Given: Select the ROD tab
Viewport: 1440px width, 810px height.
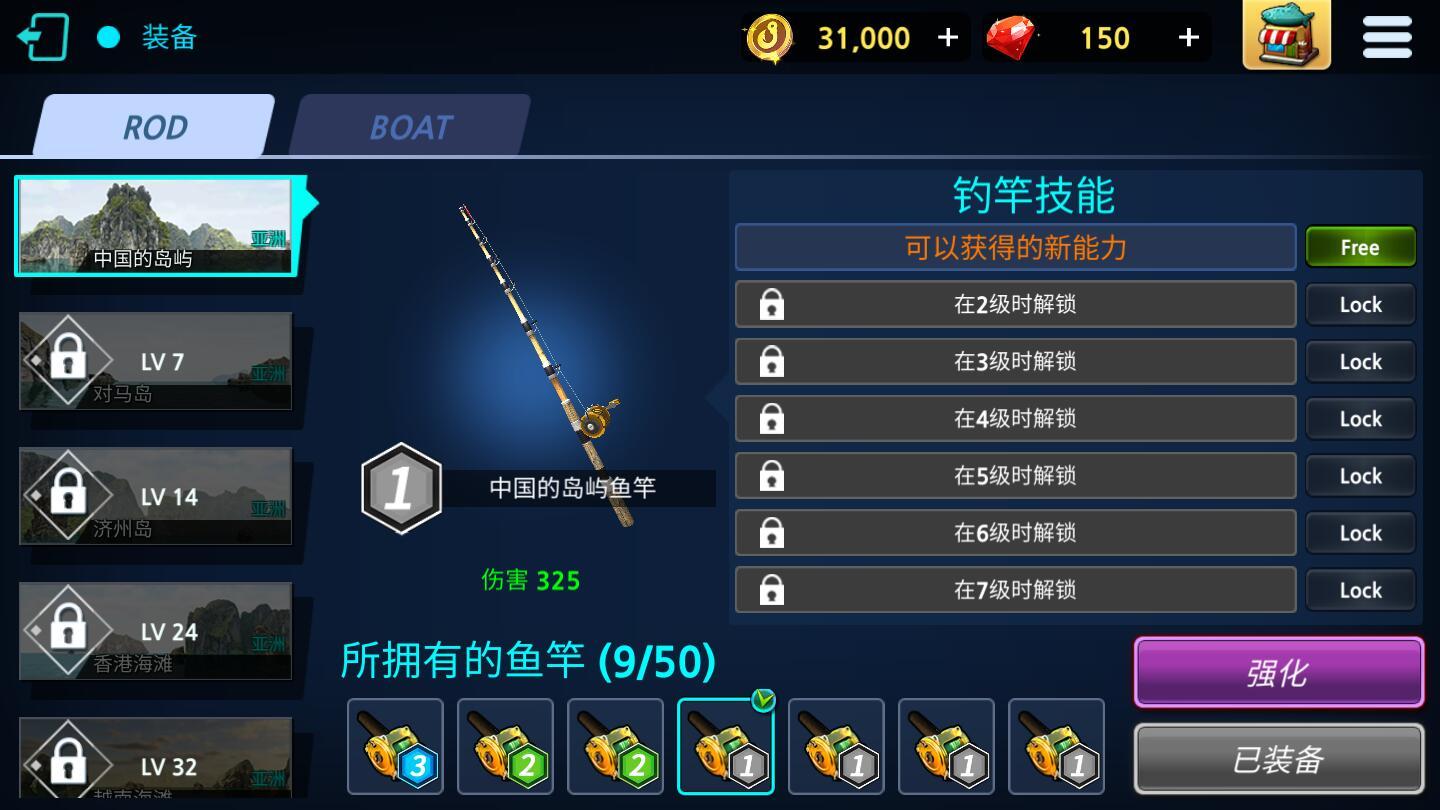Looking at the screenshot, I should [155, 127].
